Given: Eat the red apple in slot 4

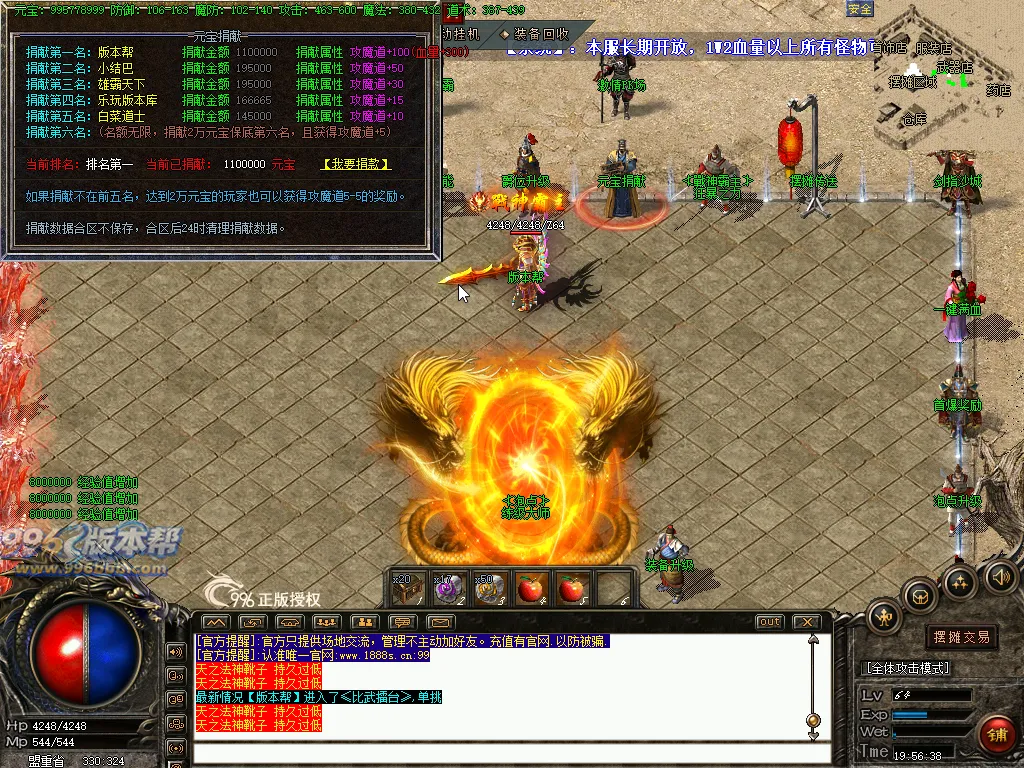Looking at the screenshot, I should click(530, 589).
